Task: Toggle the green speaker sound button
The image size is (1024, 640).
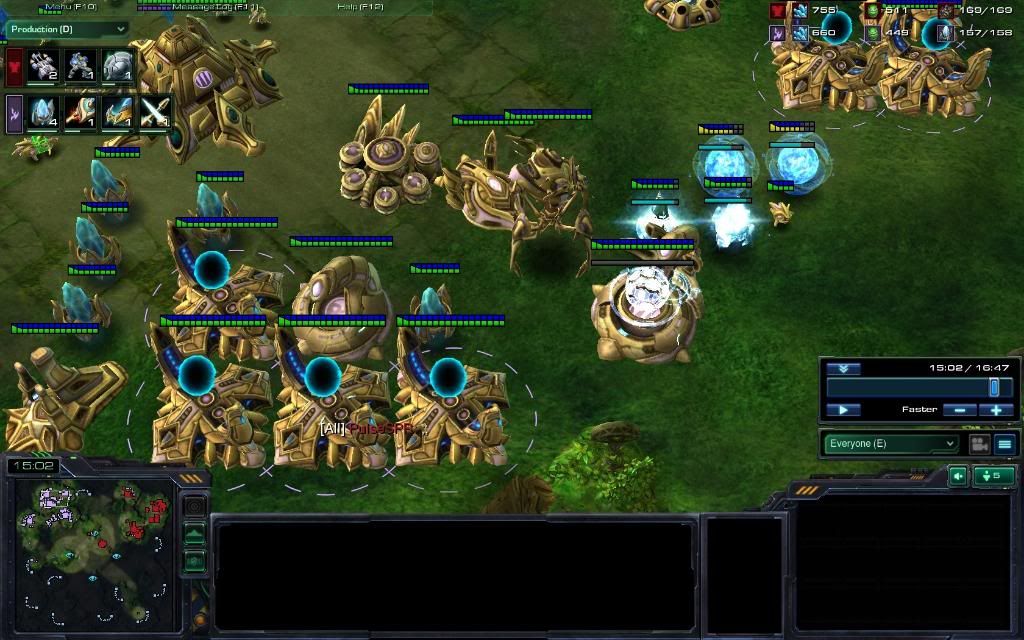Action: [957, 476]
